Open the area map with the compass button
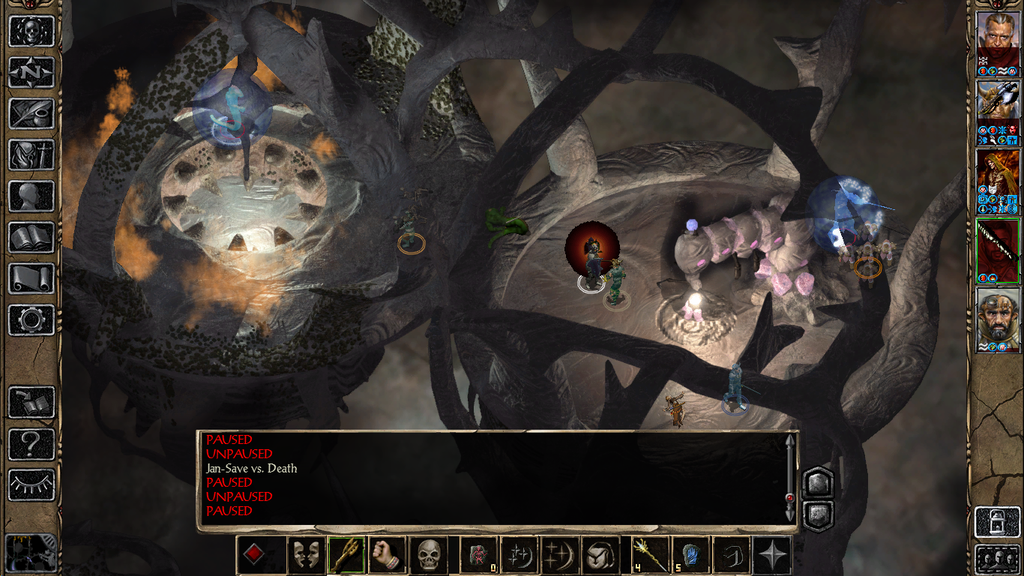The height and width of the screenshot is (576, 1024). click(31, 72)
